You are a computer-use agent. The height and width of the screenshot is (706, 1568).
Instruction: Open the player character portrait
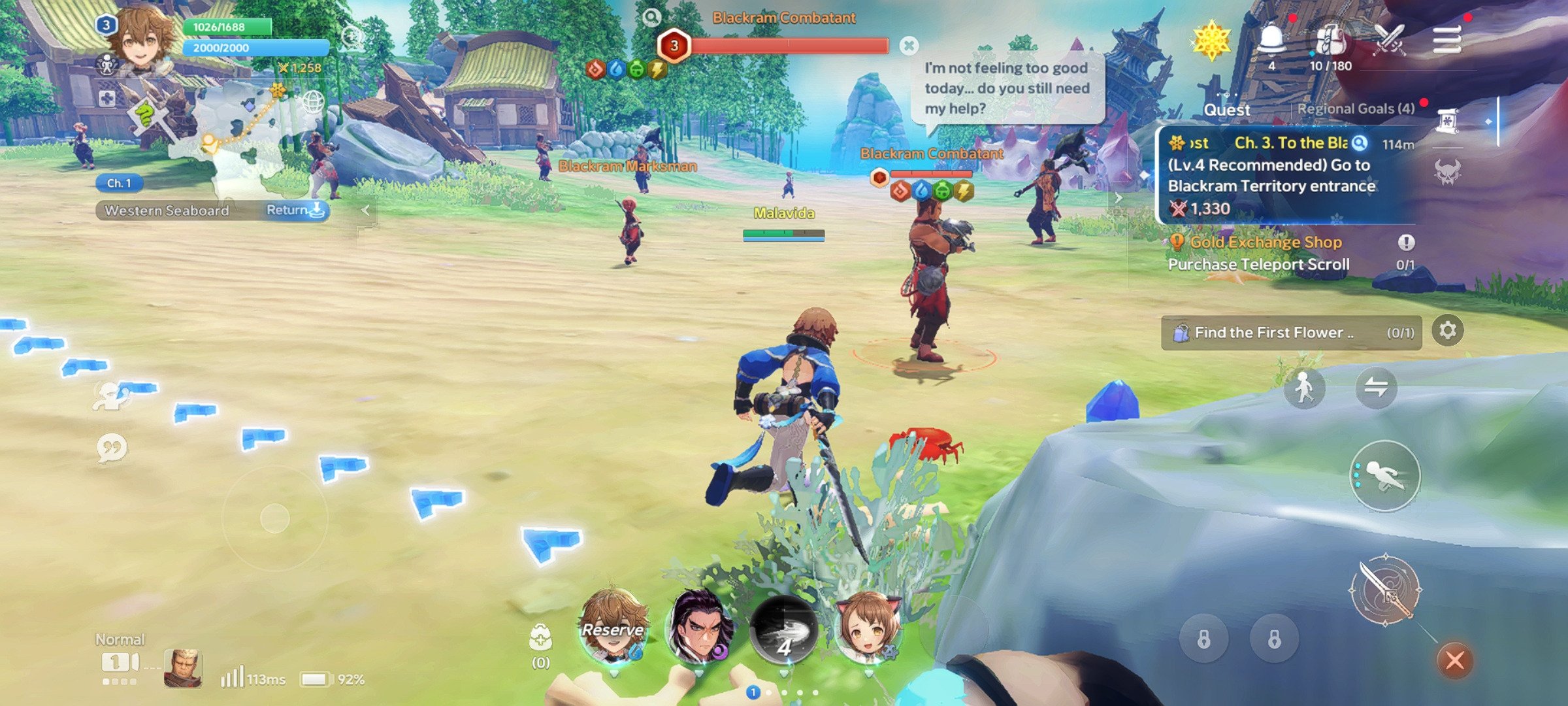[x=140, y=39]
